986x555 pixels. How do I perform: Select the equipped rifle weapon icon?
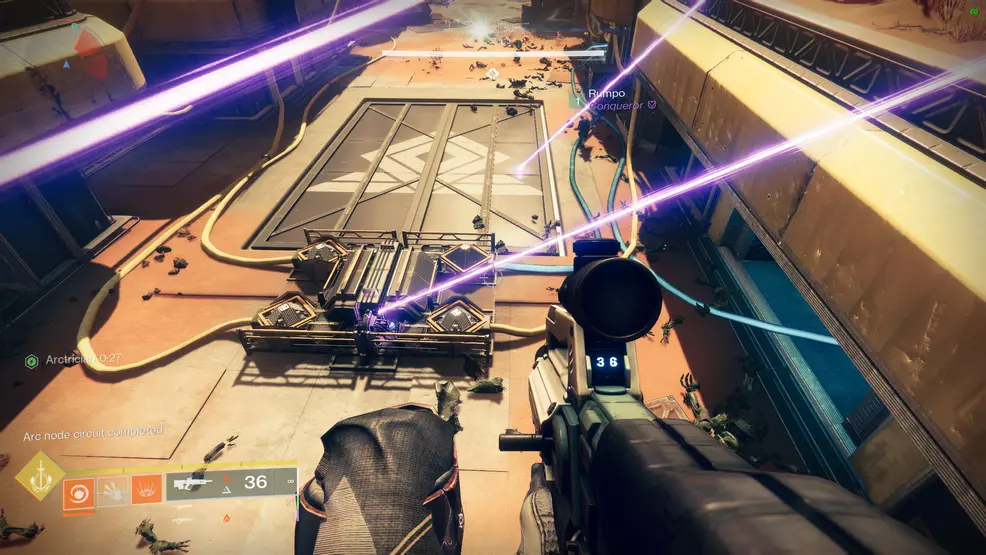click(193, 484)
